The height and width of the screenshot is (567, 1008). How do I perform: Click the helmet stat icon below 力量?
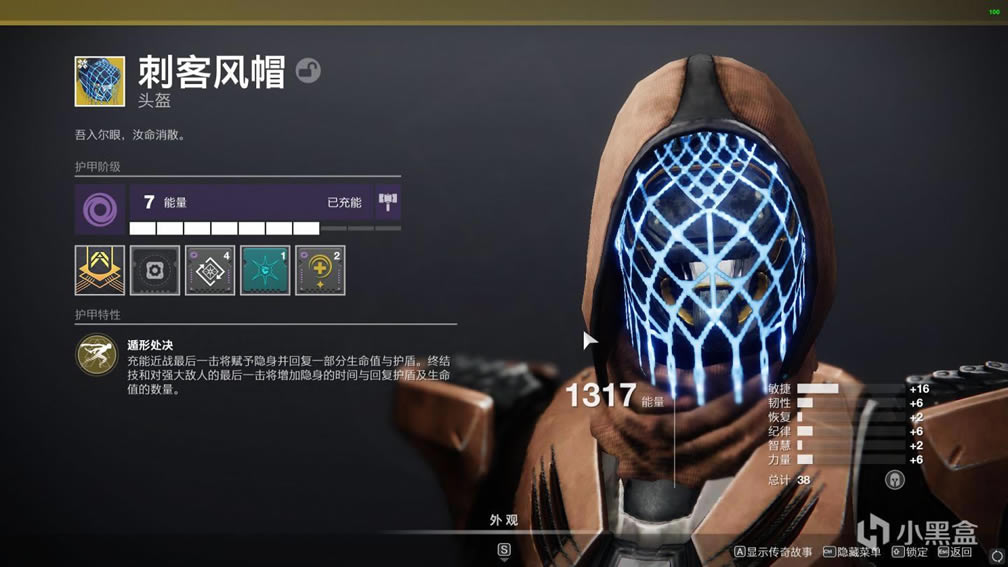[x=894, y=480]
